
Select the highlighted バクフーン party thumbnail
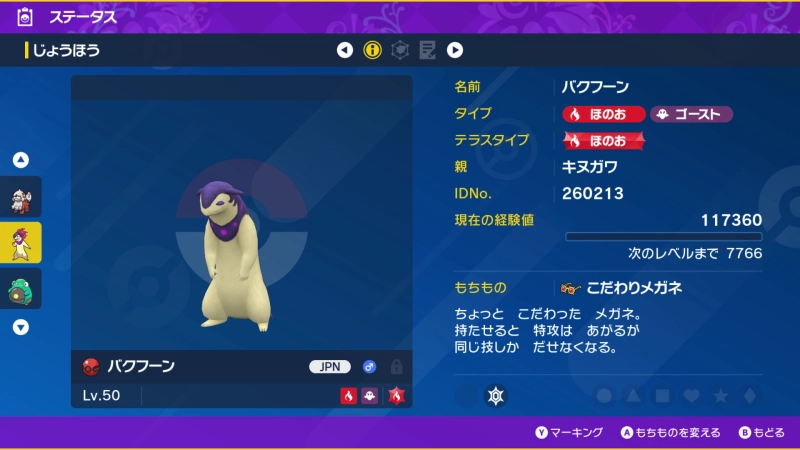click(21, 241)
